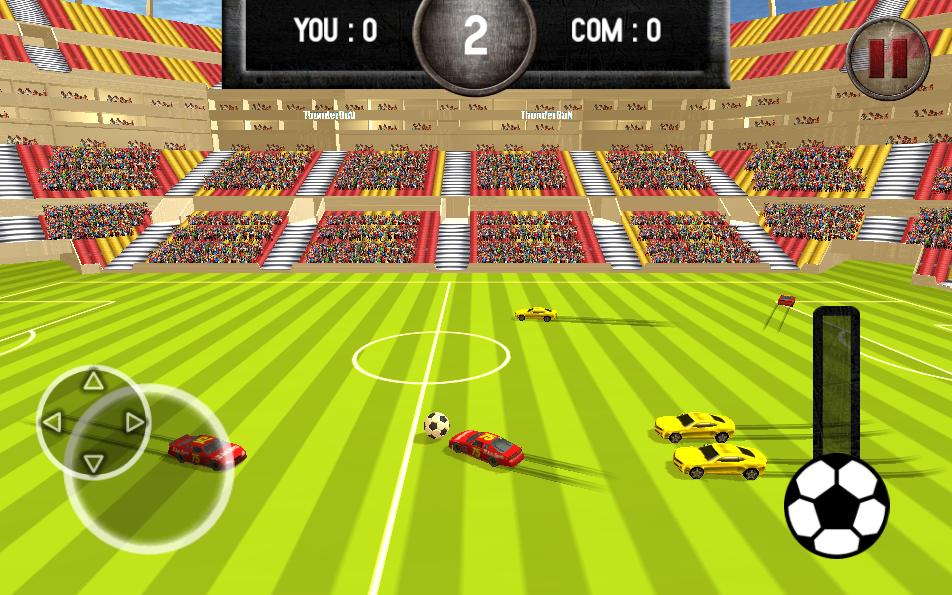Tap the down arrow on the d-pad
This screenshot has height=595, width=952.
(93, 463)
